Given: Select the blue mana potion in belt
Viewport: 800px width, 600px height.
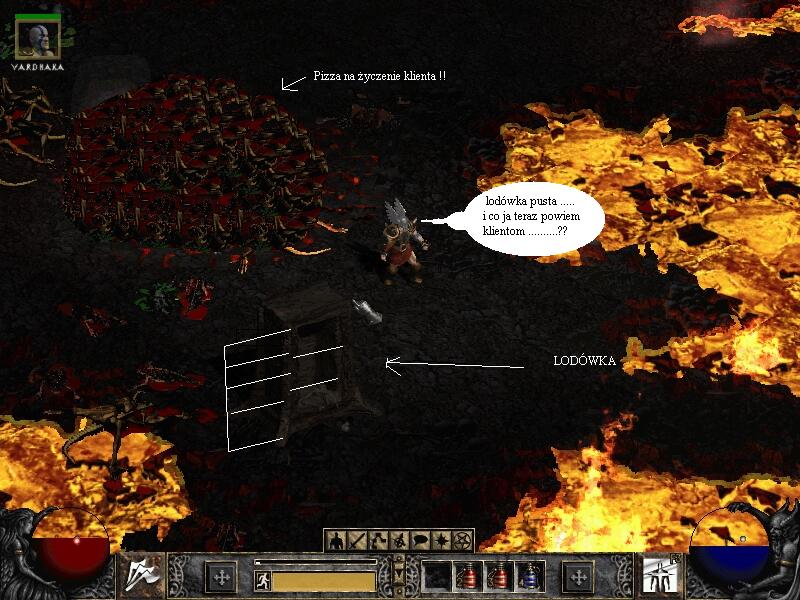Looking at the screenshot, I should 529,577.
